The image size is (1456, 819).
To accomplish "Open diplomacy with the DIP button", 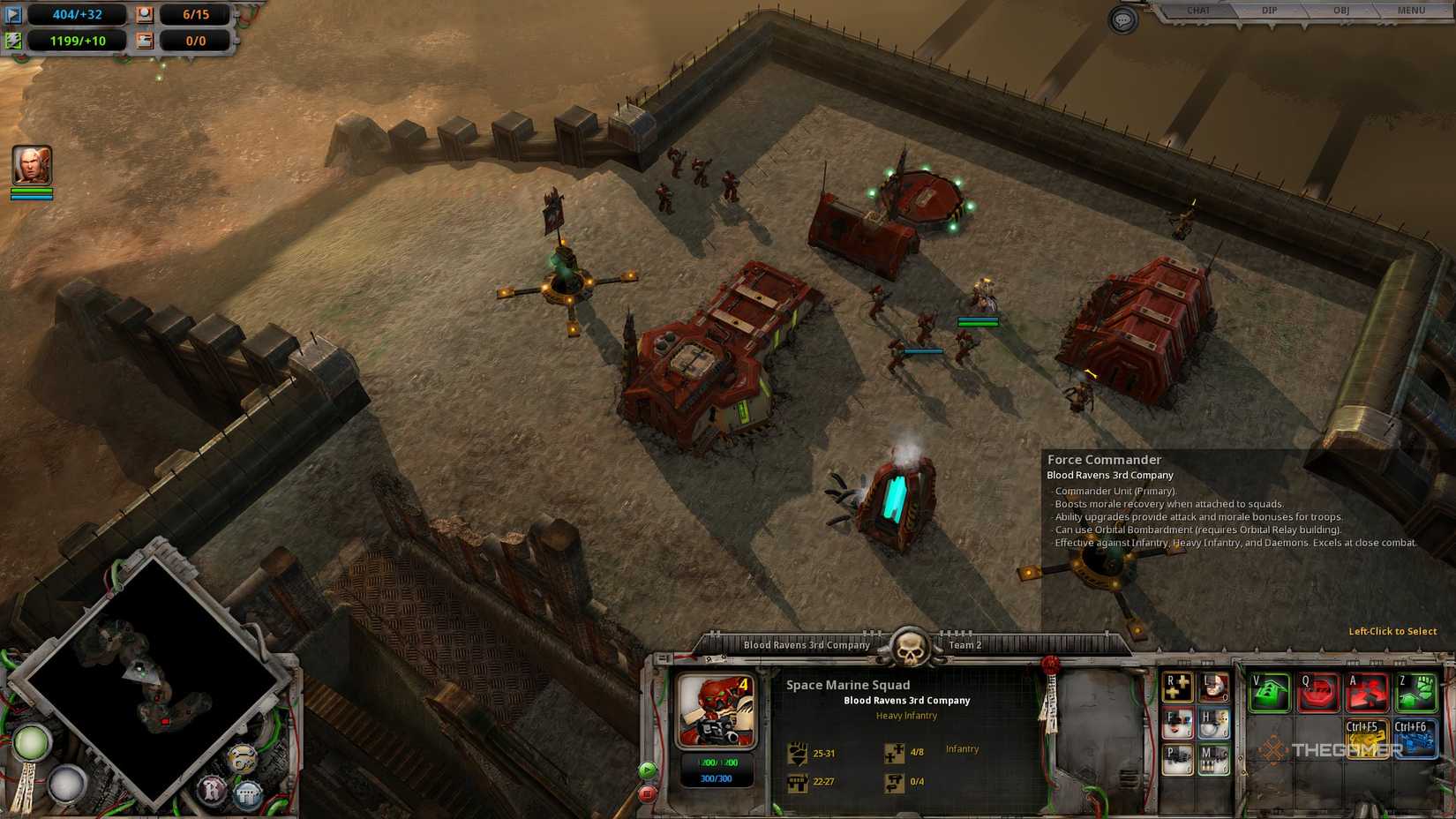I will pyautogui.click(x=1268, y=9).
